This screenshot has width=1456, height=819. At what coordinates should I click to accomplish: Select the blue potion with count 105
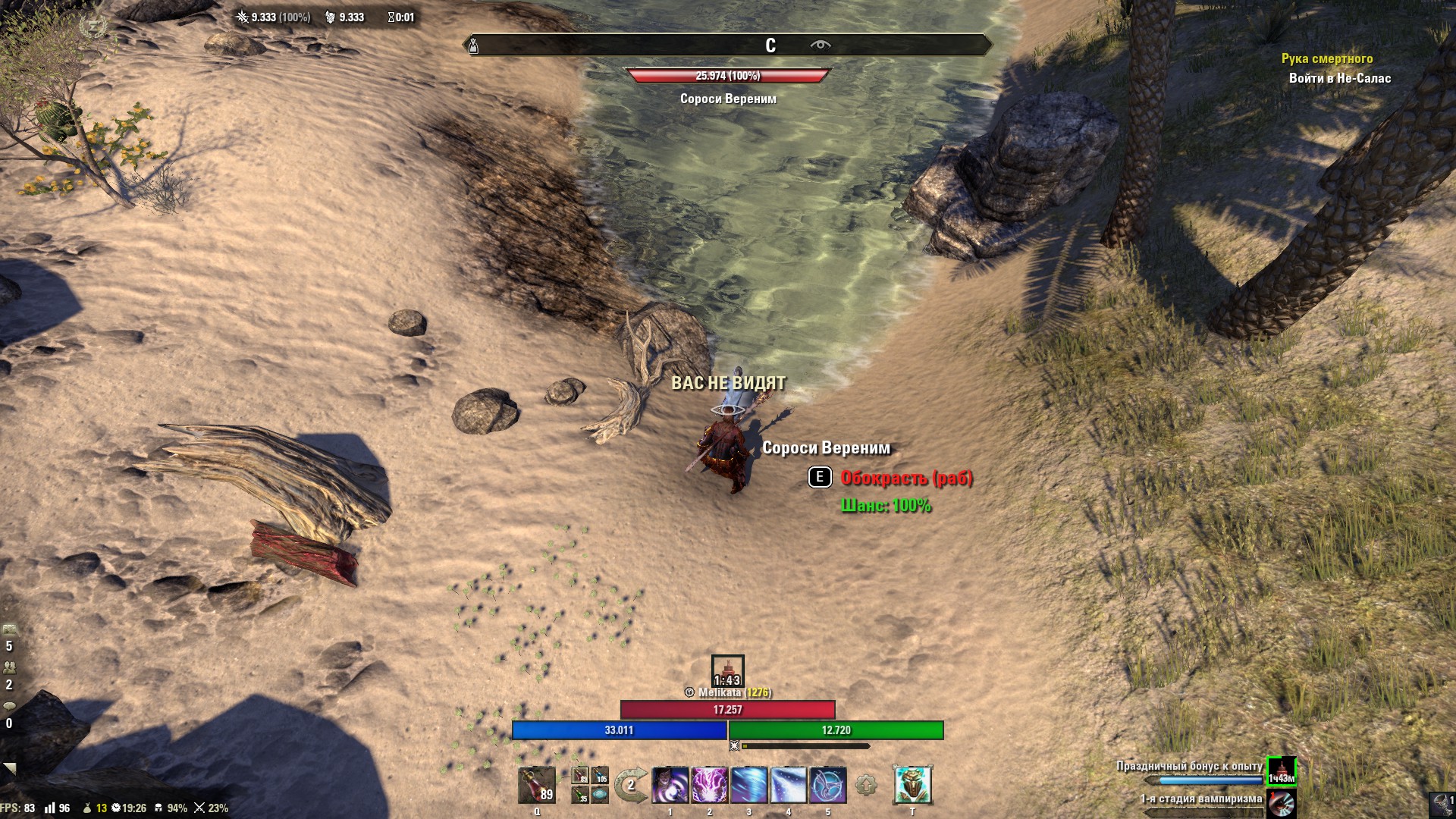coord(600,776)
